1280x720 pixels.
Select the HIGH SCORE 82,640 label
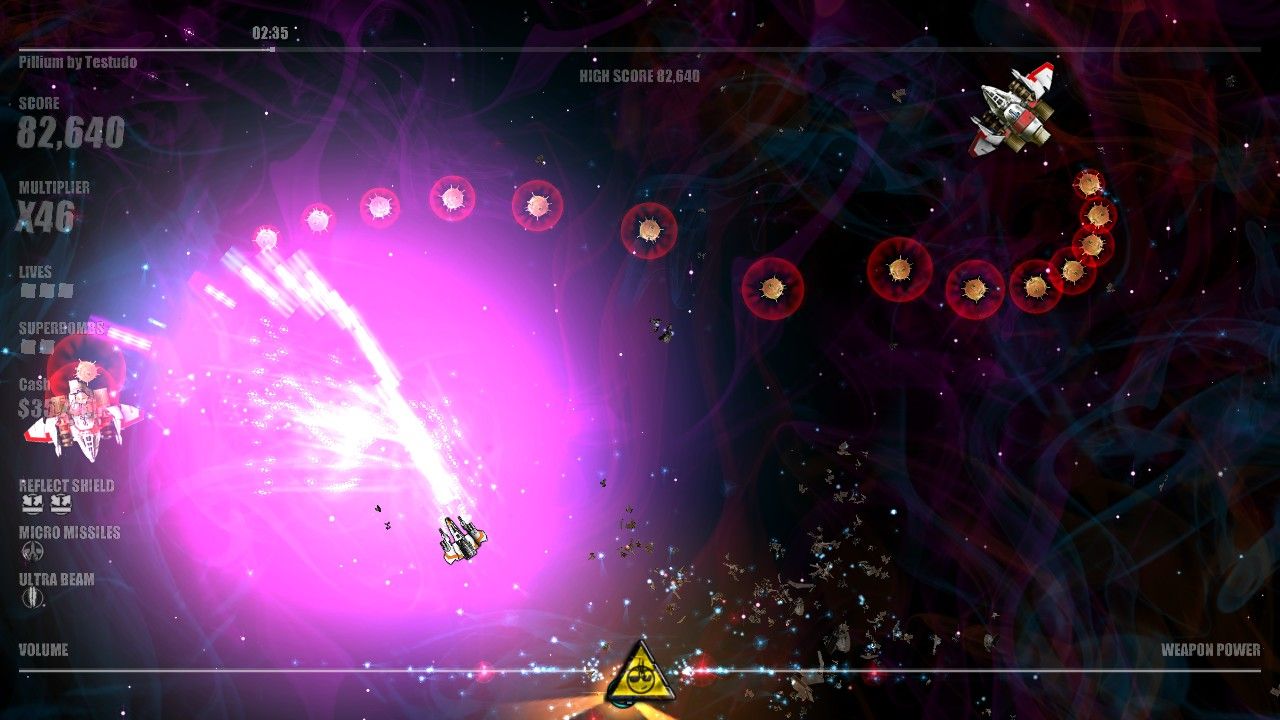637,74
